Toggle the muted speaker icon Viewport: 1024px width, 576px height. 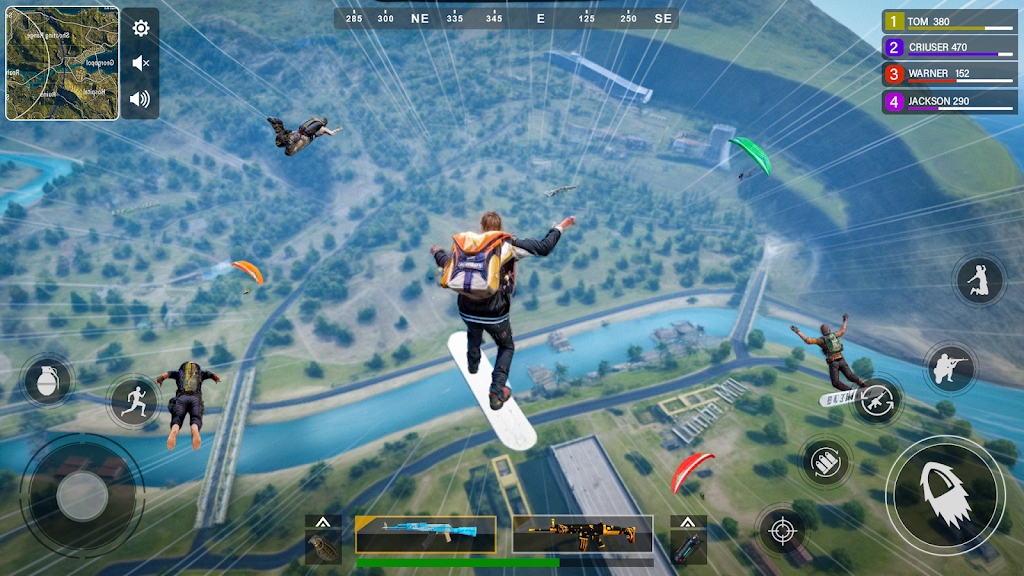coord(141,63)
